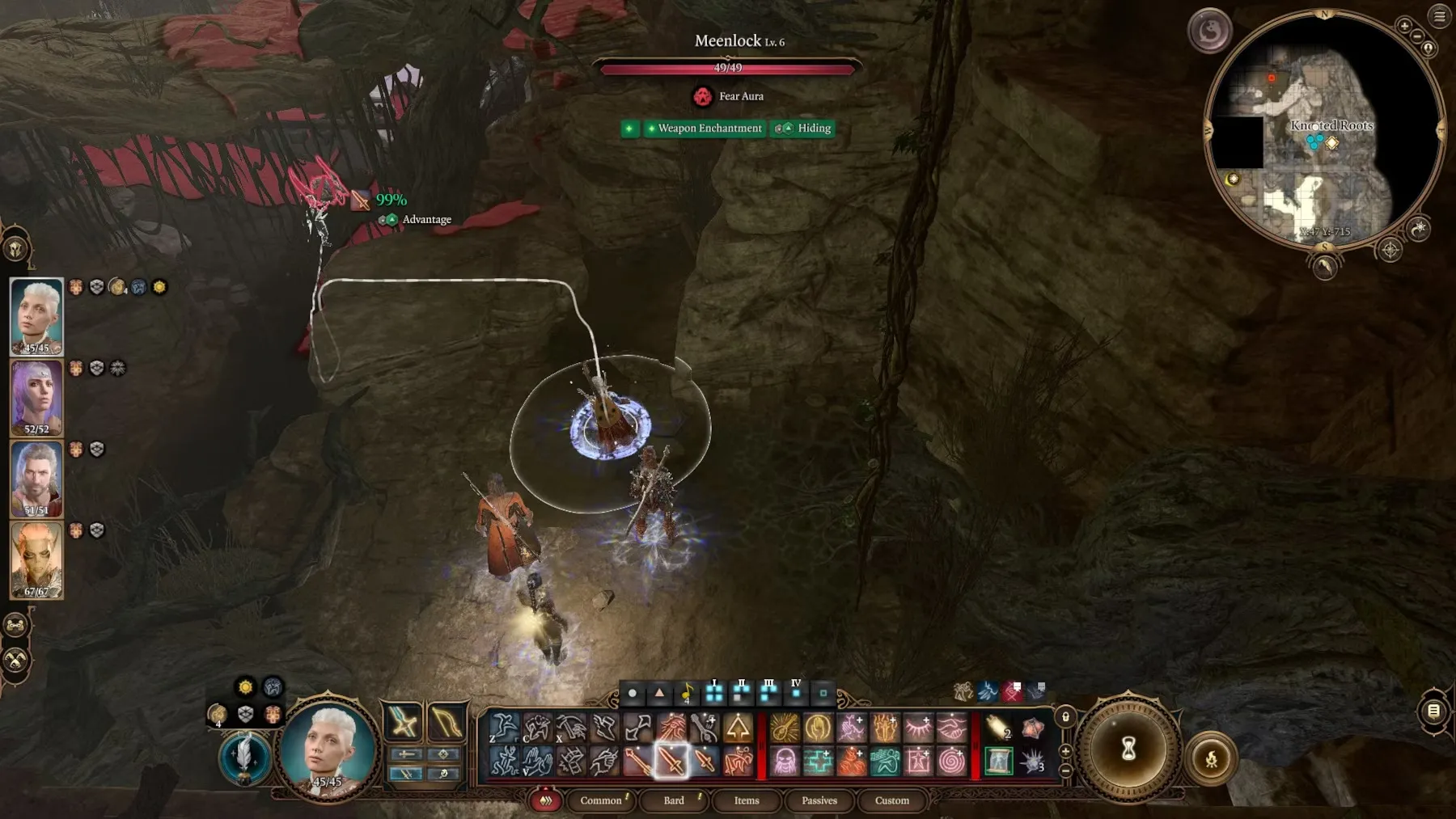
Task: Open the main menu hamburger button
Action: tap(1440, 15)
